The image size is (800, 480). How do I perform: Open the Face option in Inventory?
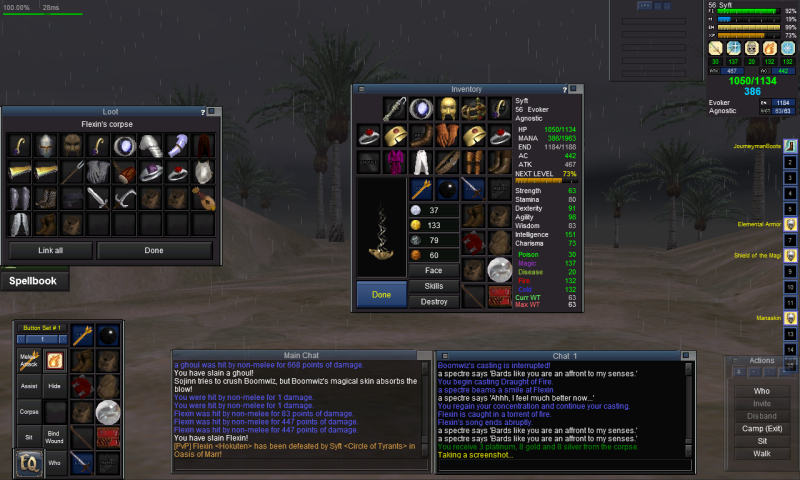click(433, 270)
